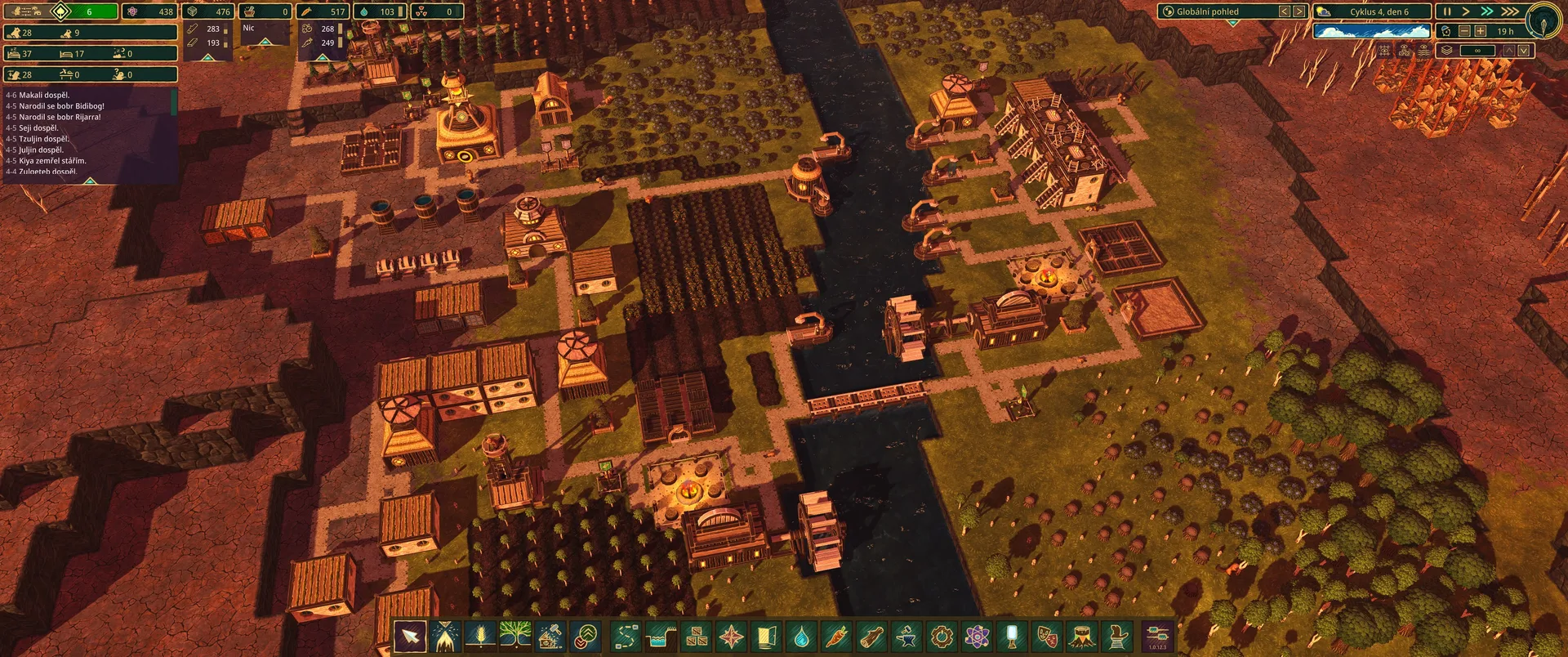Open the science points counter

pyautogui.click(x=152, y=11)
